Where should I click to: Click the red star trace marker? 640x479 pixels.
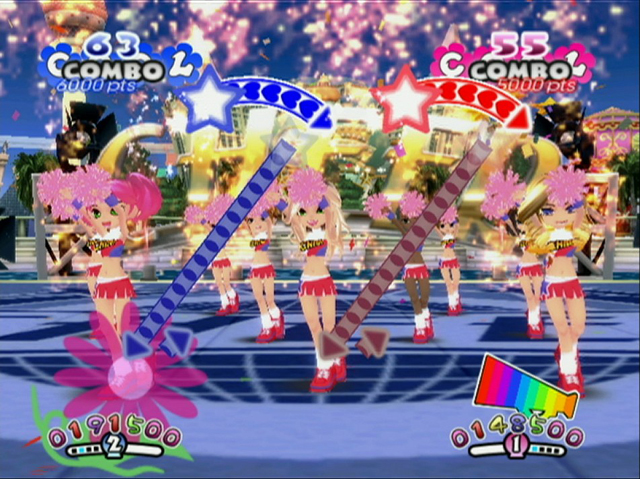point(405,98)
